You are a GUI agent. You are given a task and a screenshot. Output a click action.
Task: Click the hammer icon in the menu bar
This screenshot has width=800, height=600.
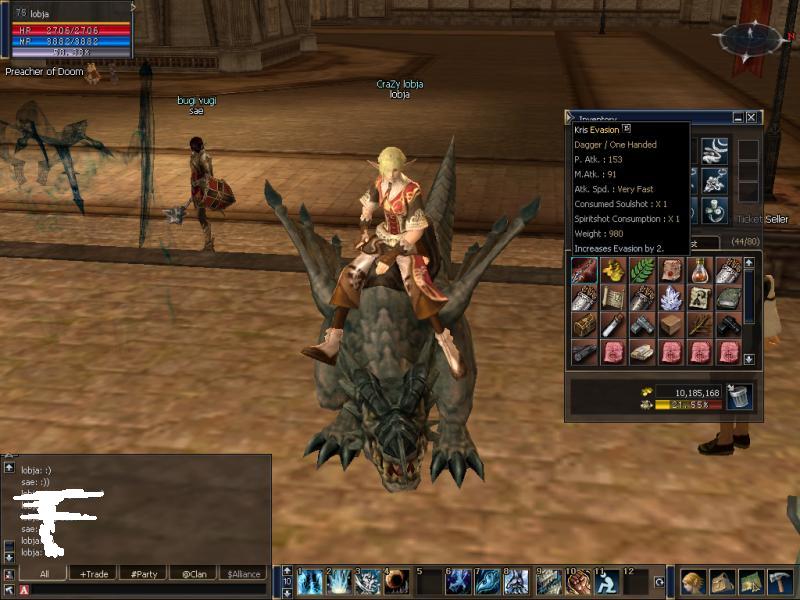[x=780, y=582]
